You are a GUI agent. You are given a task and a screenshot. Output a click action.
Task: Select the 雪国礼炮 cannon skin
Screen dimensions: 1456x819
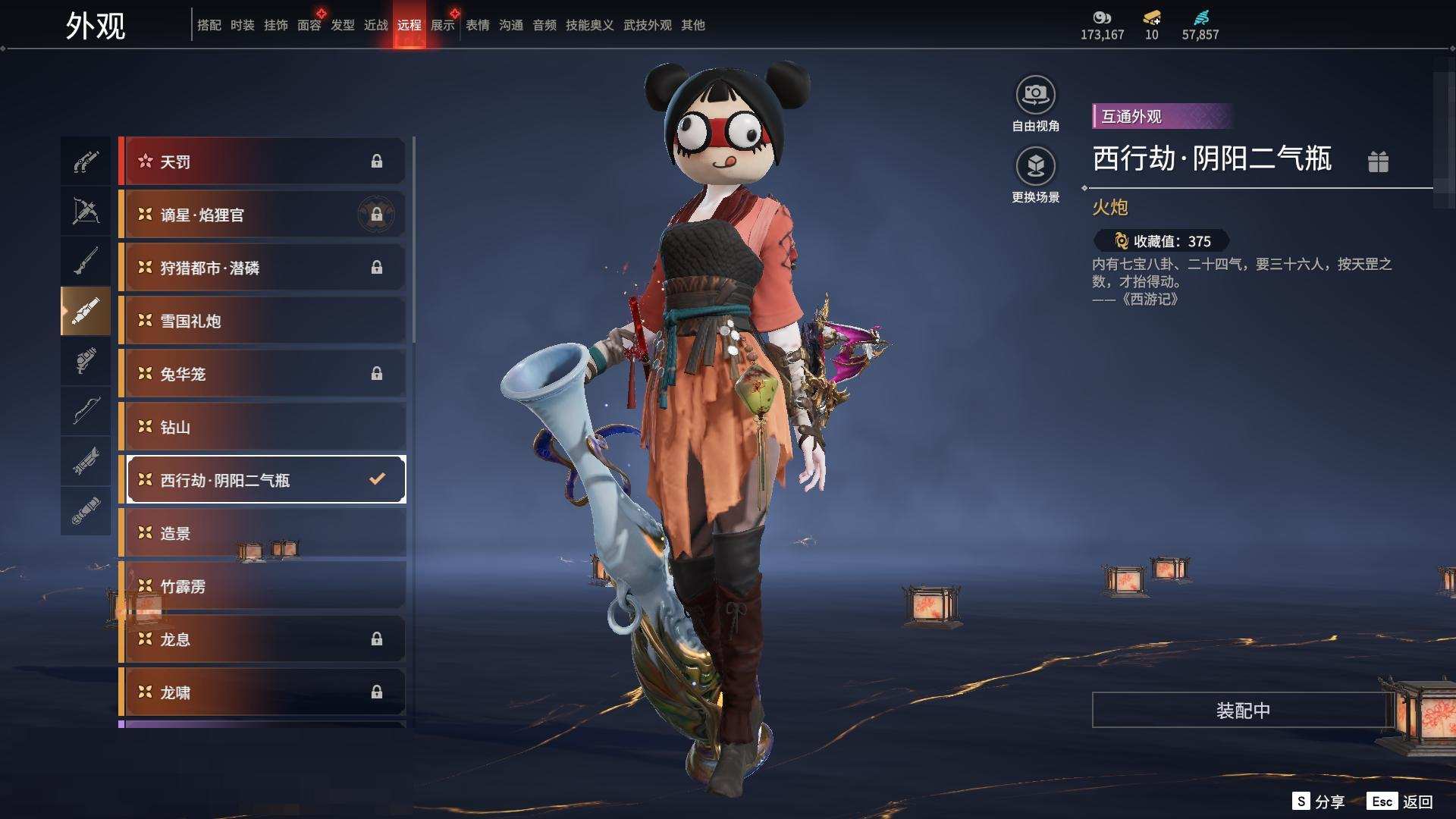pyautogui.click(x=262, y=321)
